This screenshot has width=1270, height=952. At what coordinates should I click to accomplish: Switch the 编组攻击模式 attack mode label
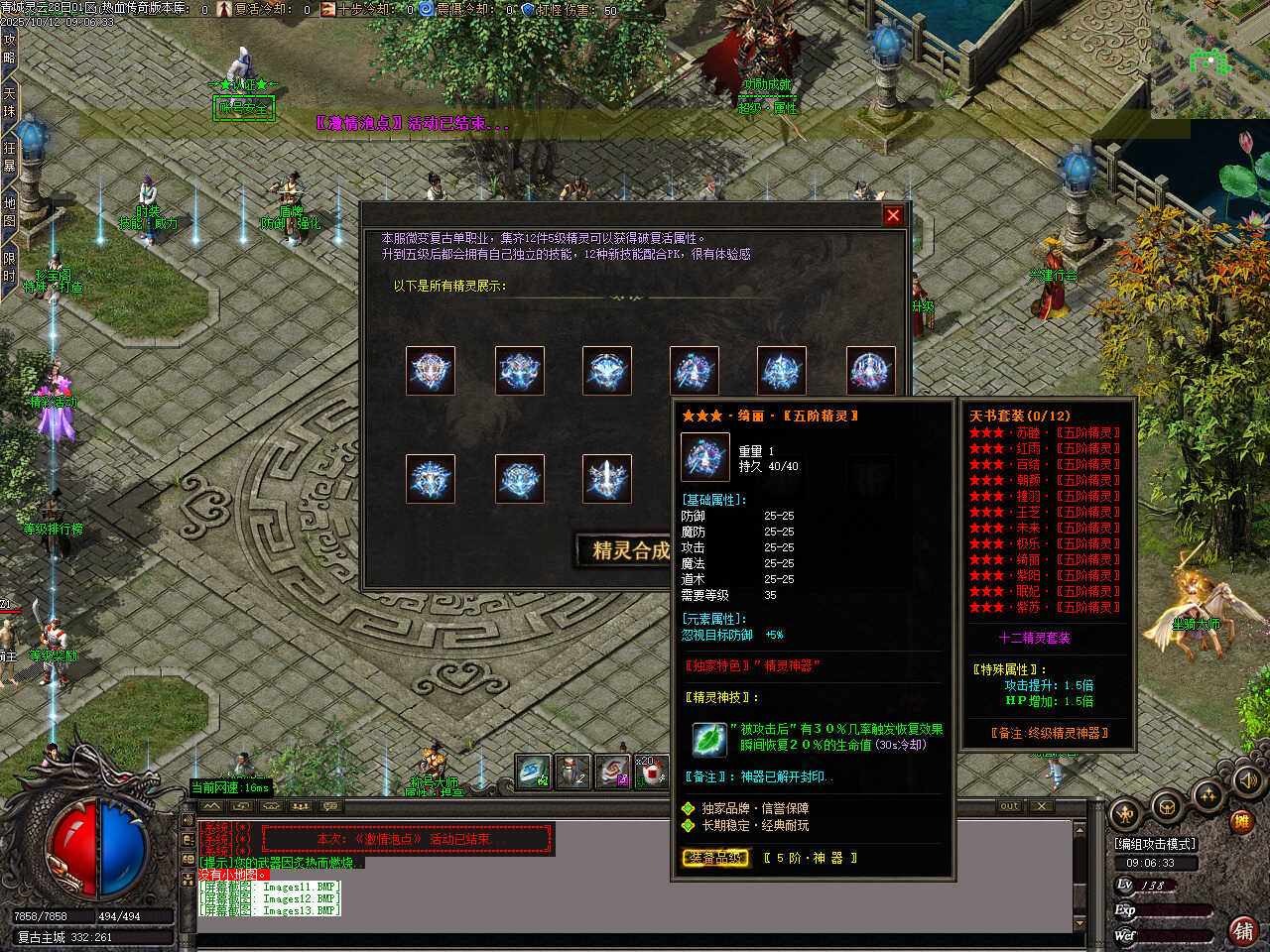click(1155, 844)
